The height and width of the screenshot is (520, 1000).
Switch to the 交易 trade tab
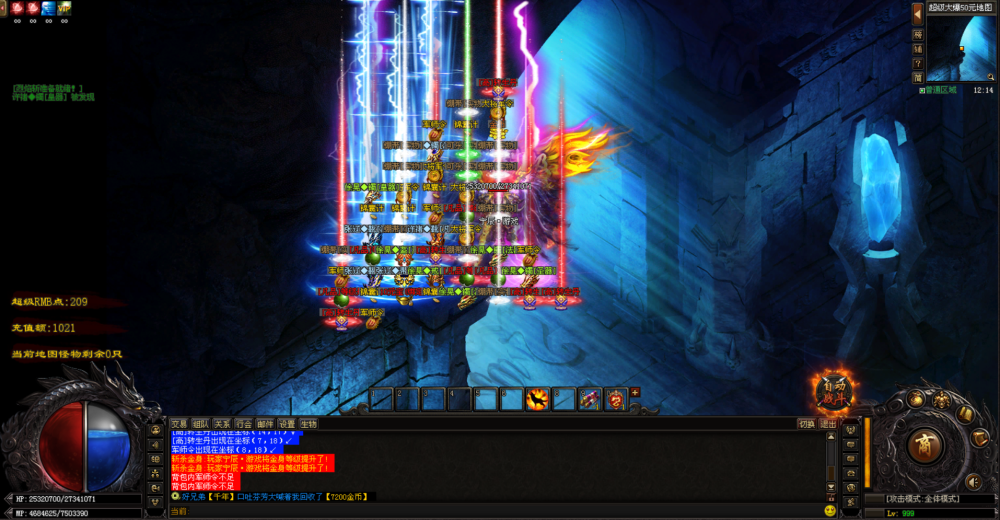tap(179, 423)
